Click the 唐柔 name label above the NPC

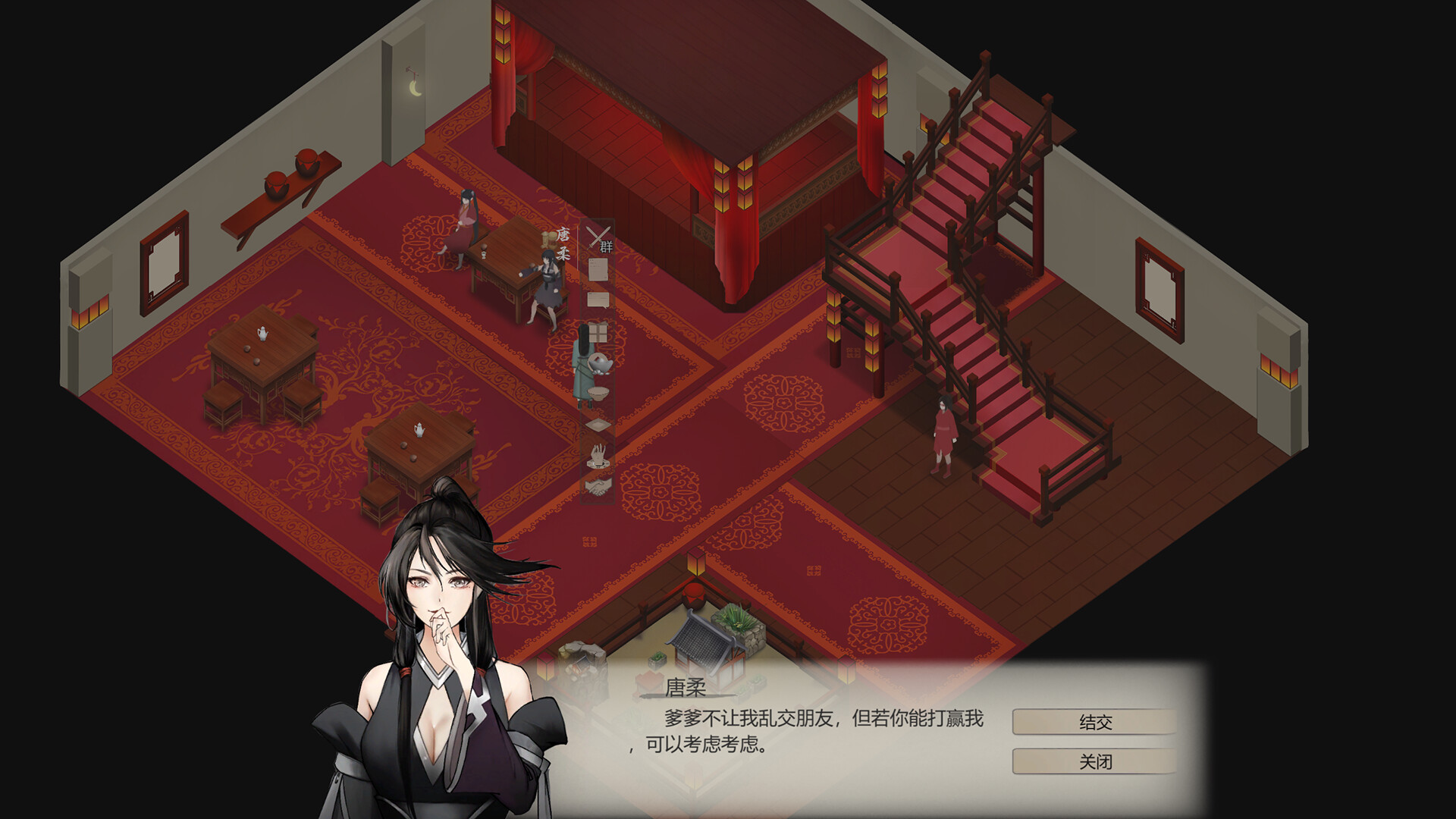pyautogui.click(x=563, y=242)
